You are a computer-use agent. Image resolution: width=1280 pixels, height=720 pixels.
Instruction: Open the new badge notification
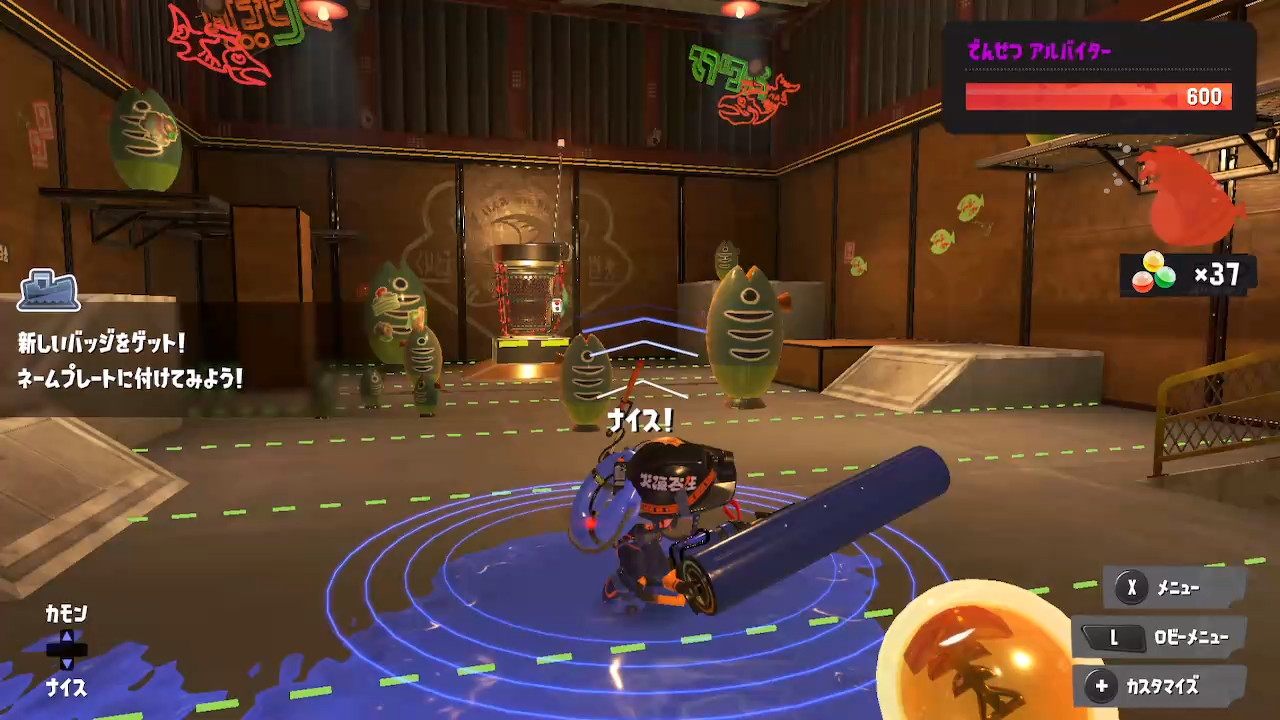(130, 360)
